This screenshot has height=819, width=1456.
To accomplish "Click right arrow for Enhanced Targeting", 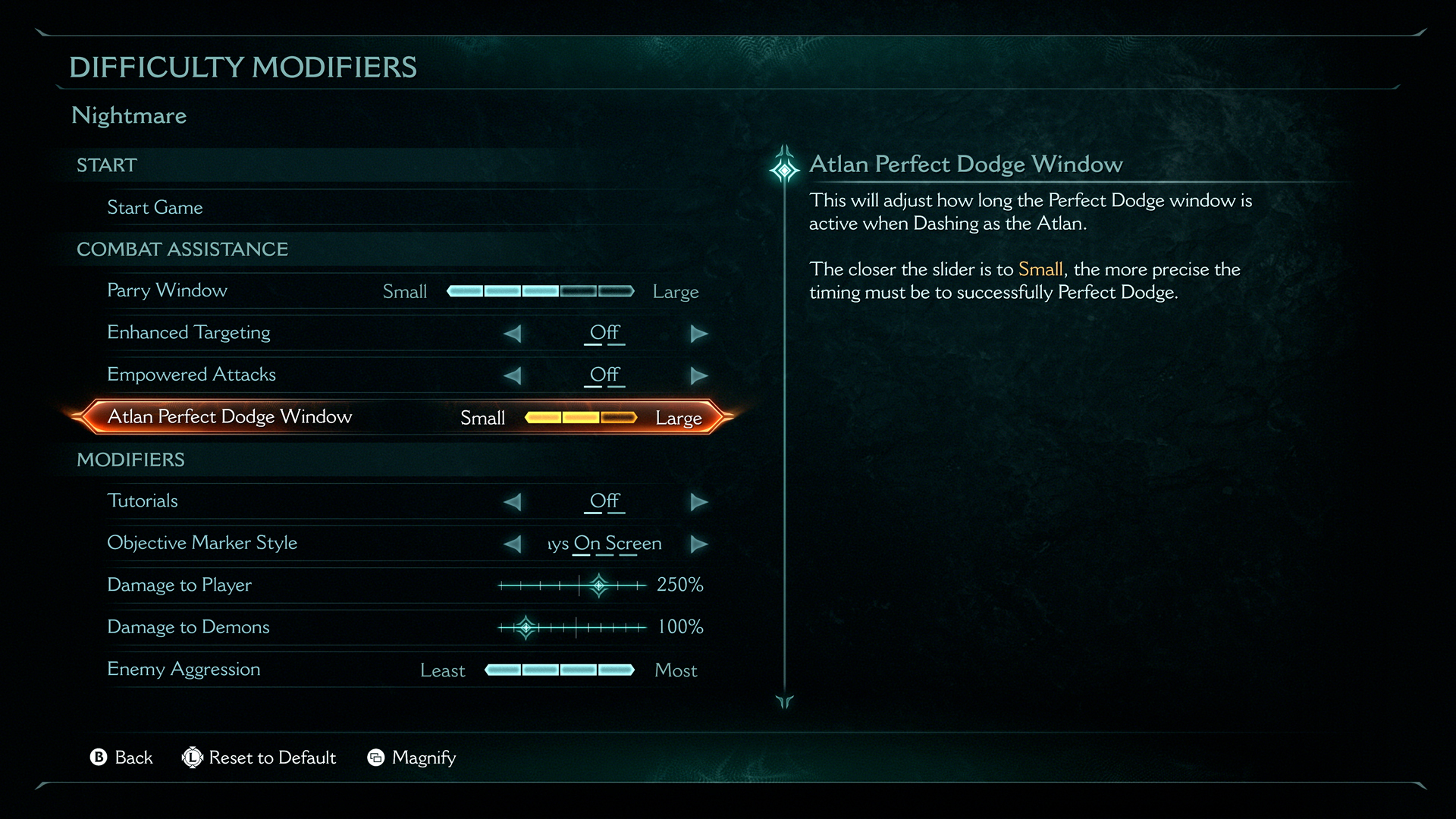I will (x=698, y=334).
